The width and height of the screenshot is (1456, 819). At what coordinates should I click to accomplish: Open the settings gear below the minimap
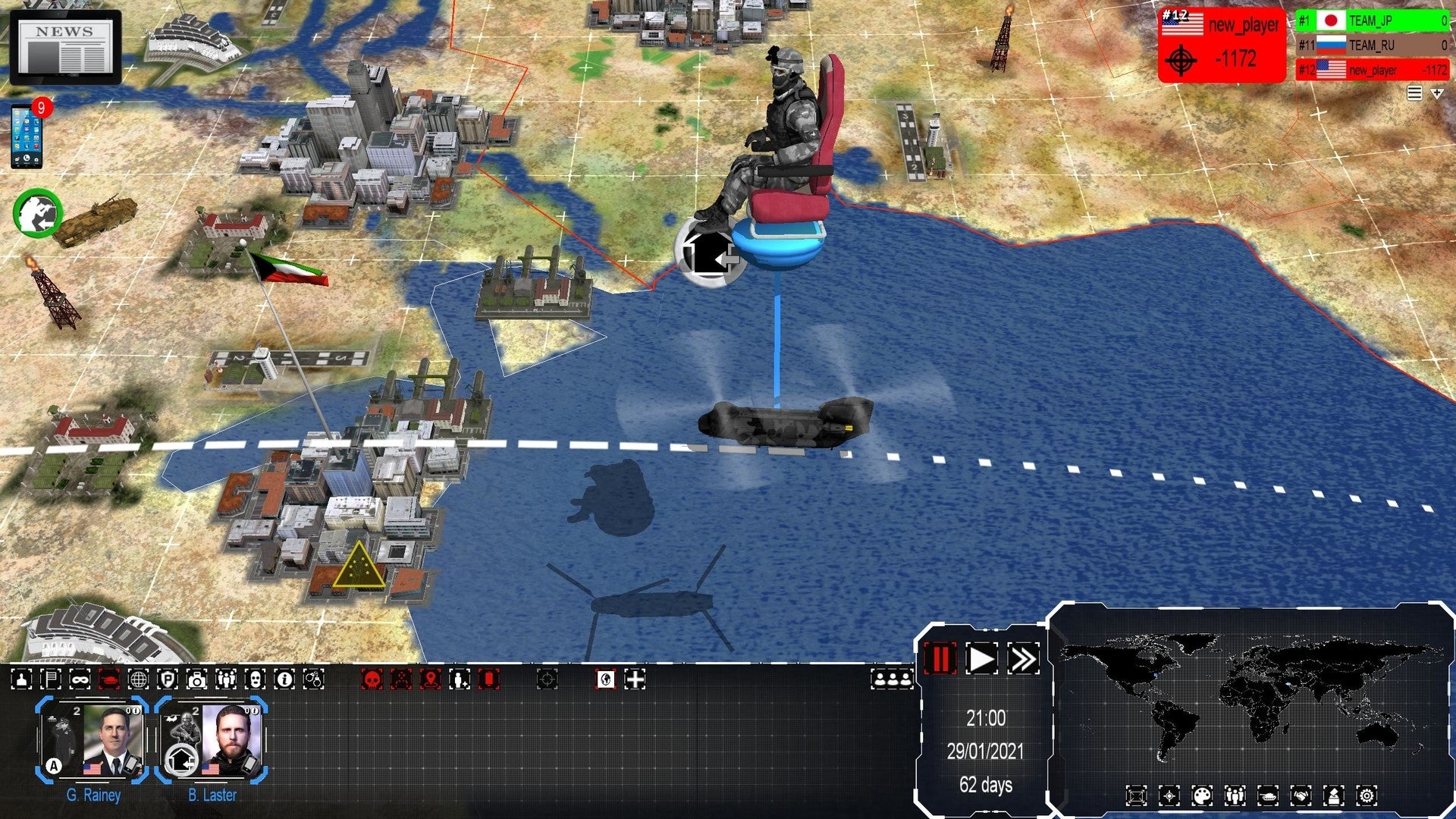pos(1368,795)
